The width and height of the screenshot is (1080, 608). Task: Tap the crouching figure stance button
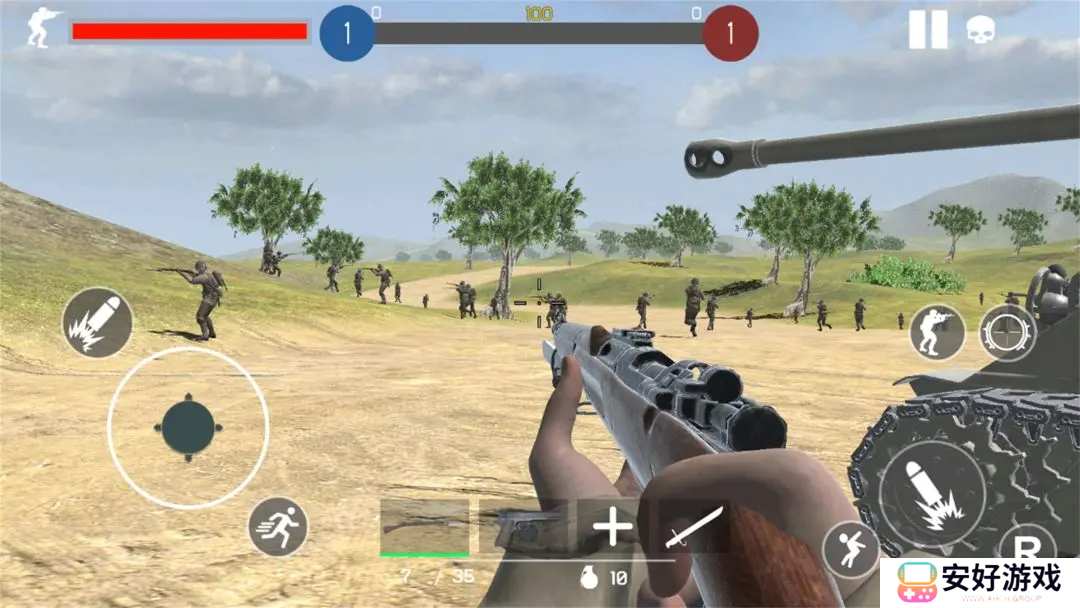tap(851, 549)
